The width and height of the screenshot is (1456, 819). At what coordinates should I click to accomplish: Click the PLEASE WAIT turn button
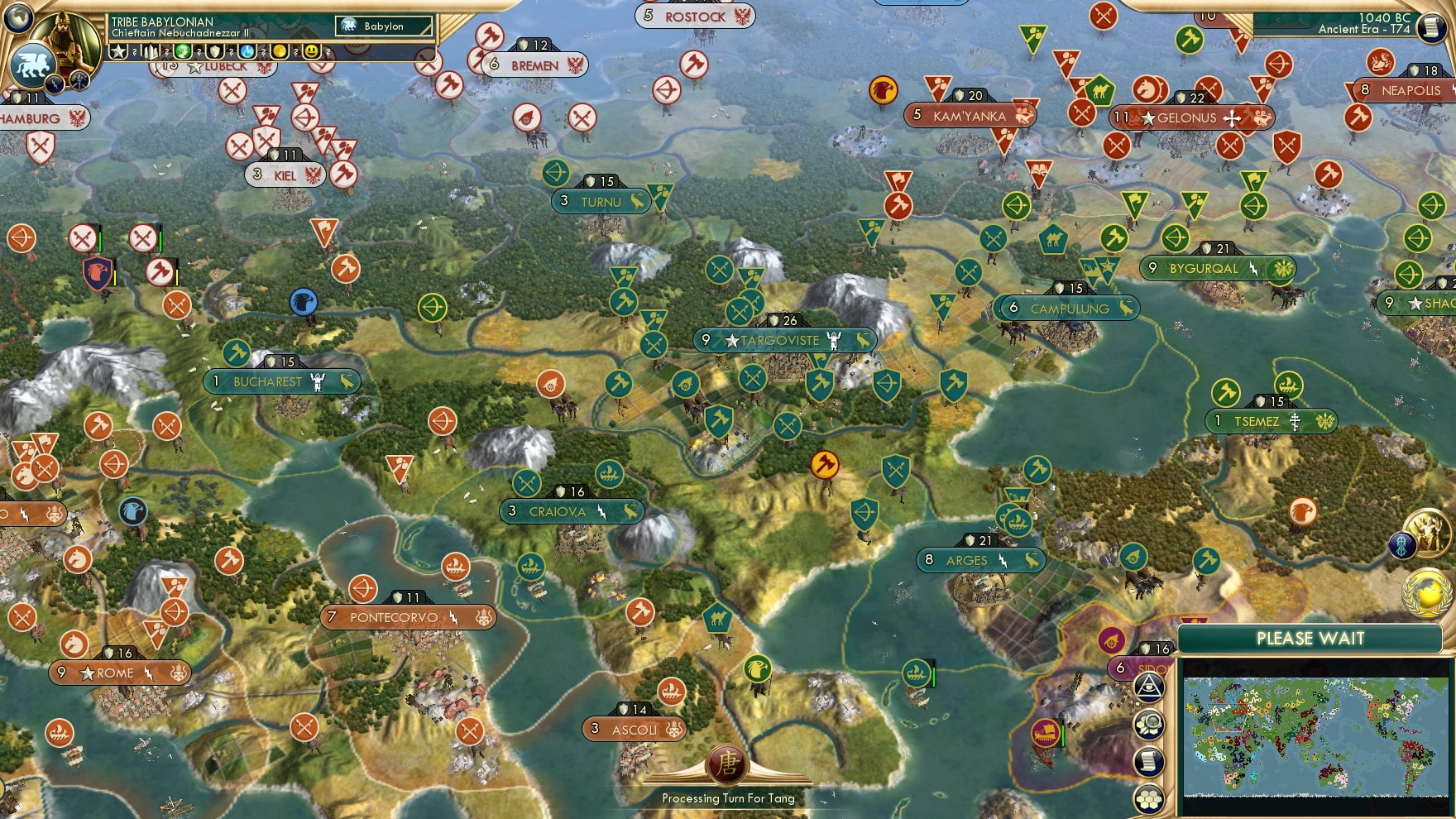pyautogui.click(x=1310, y=639)
